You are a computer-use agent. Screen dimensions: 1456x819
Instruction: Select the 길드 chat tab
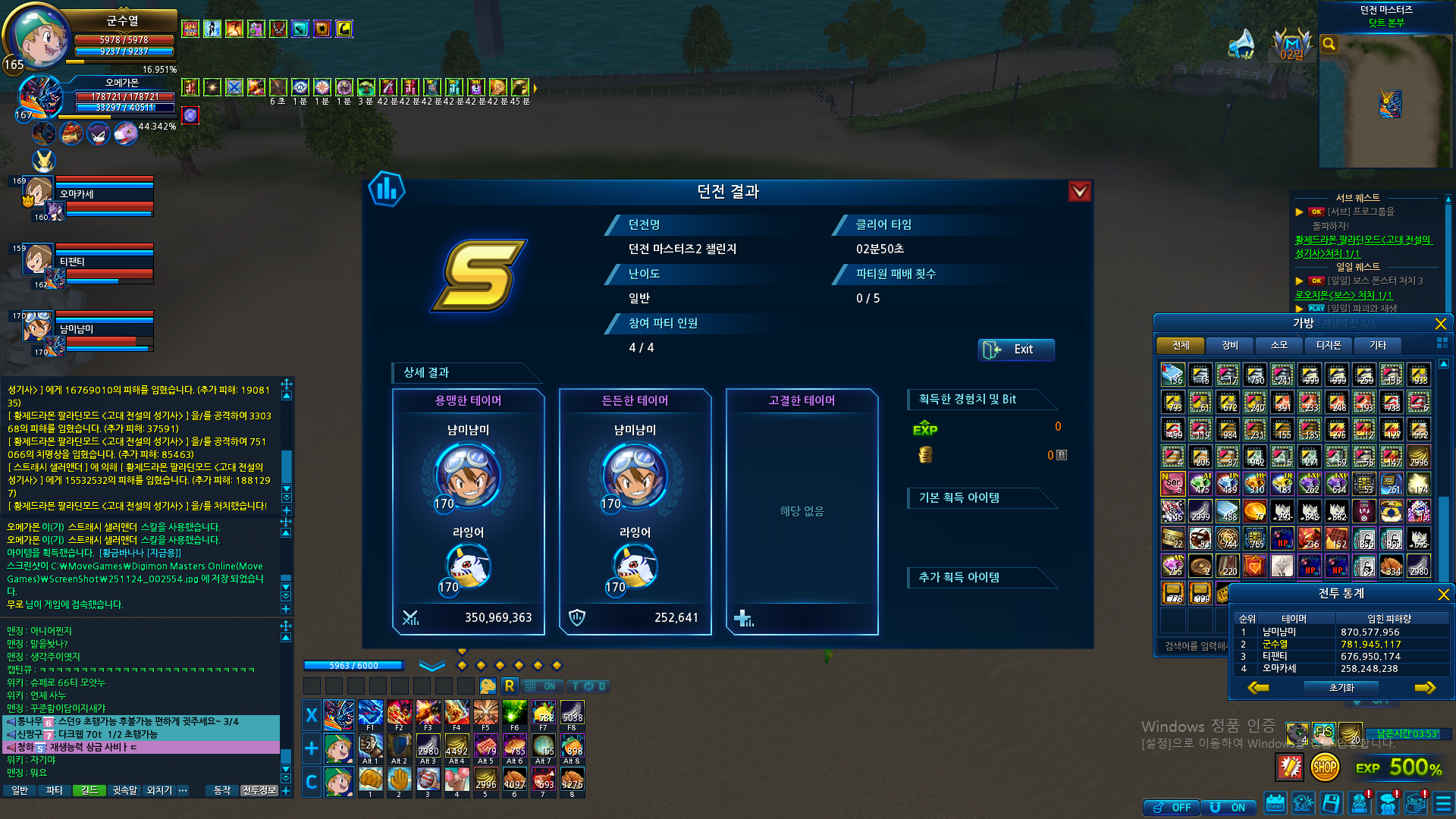pos(89,790)
